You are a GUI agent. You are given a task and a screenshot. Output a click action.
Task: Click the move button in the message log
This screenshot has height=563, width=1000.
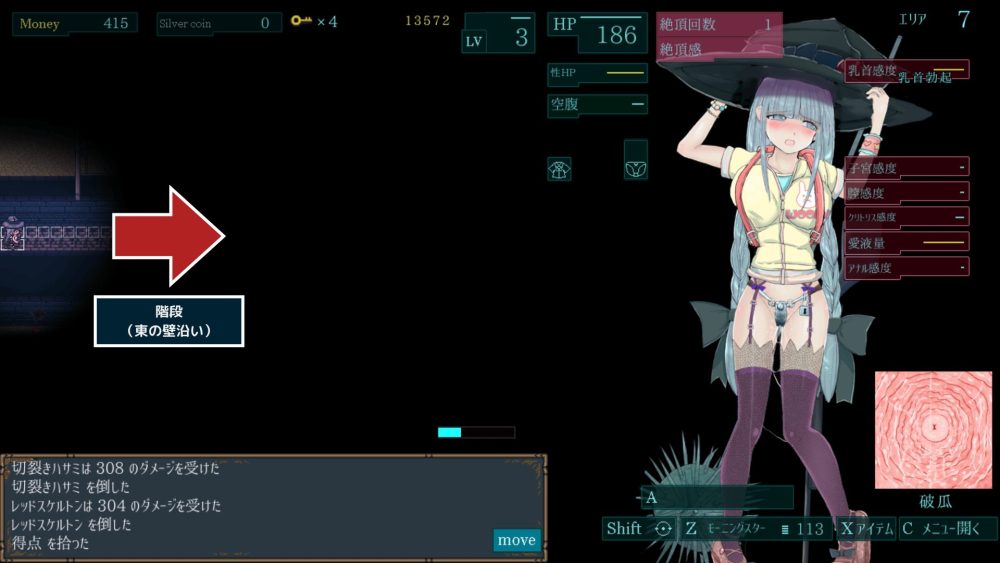coord(516,540)
